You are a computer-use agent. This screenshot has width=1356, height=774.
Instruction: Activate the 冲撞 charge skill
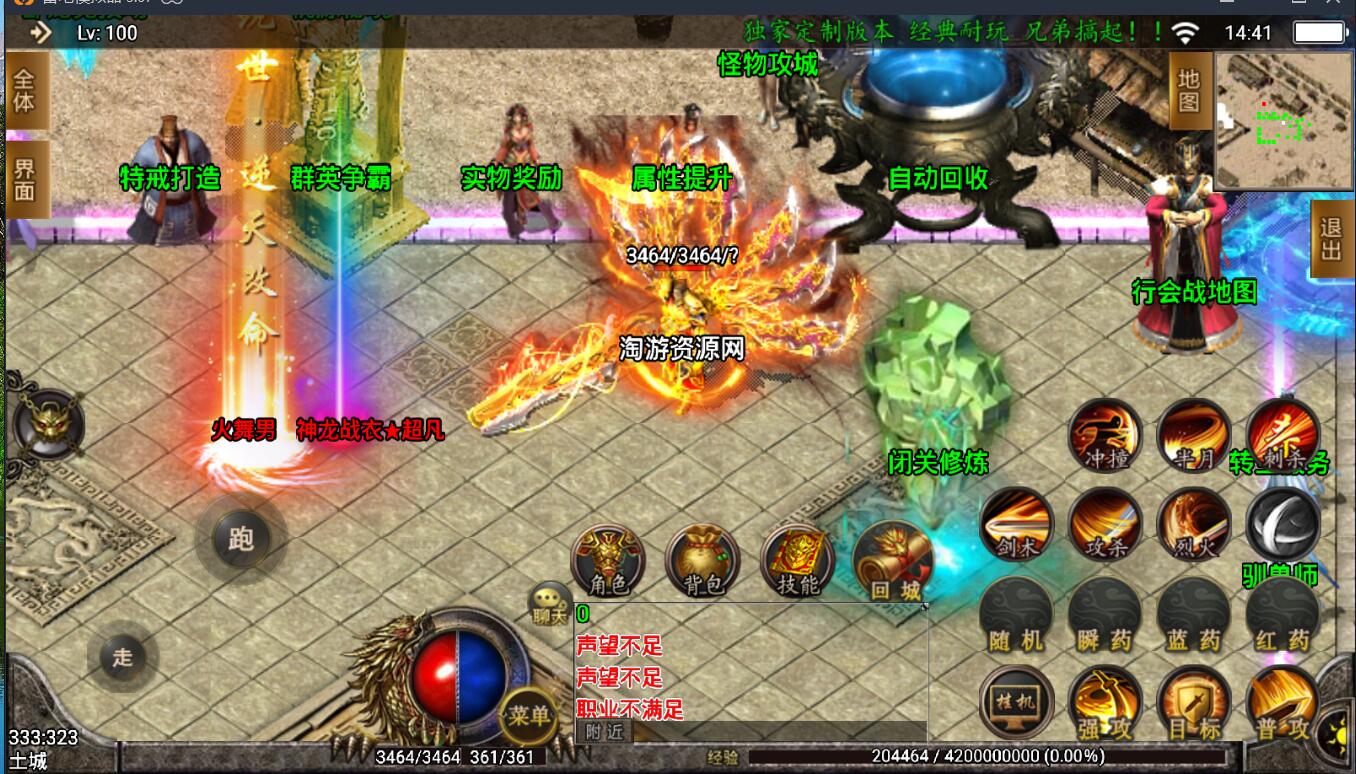(1105, 435)
